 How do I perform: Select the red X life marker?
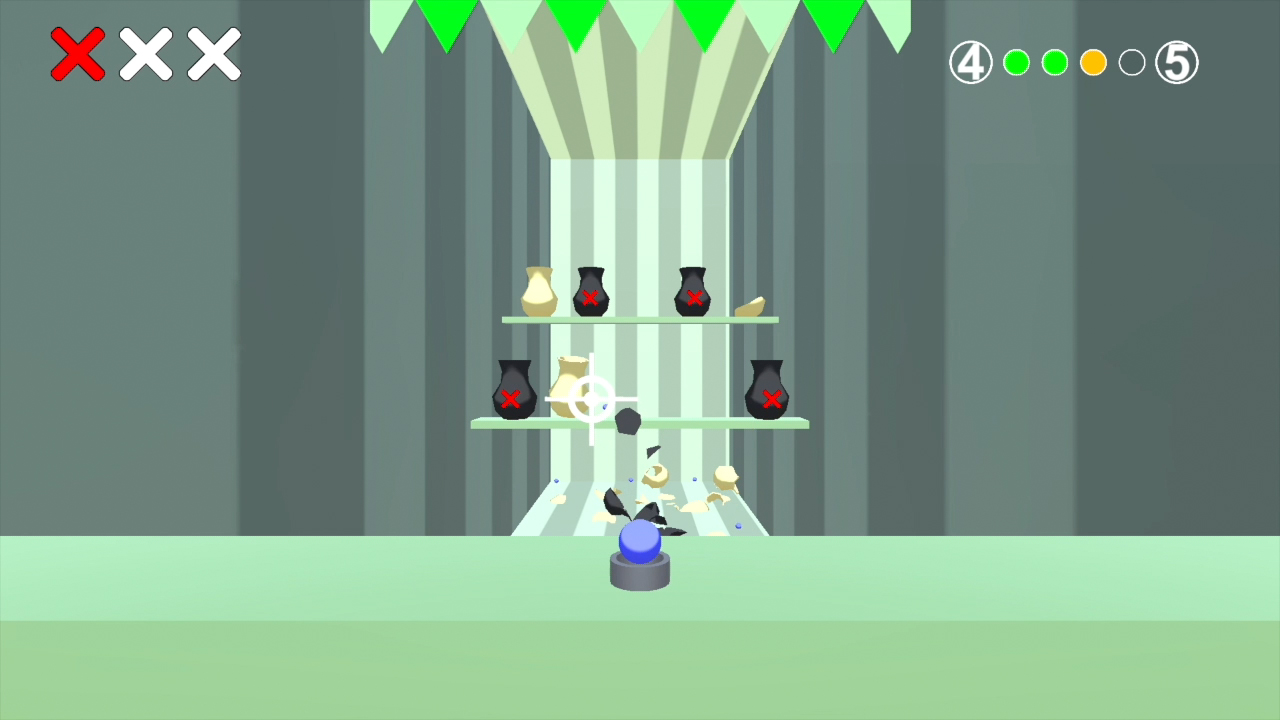coord(78,55)
